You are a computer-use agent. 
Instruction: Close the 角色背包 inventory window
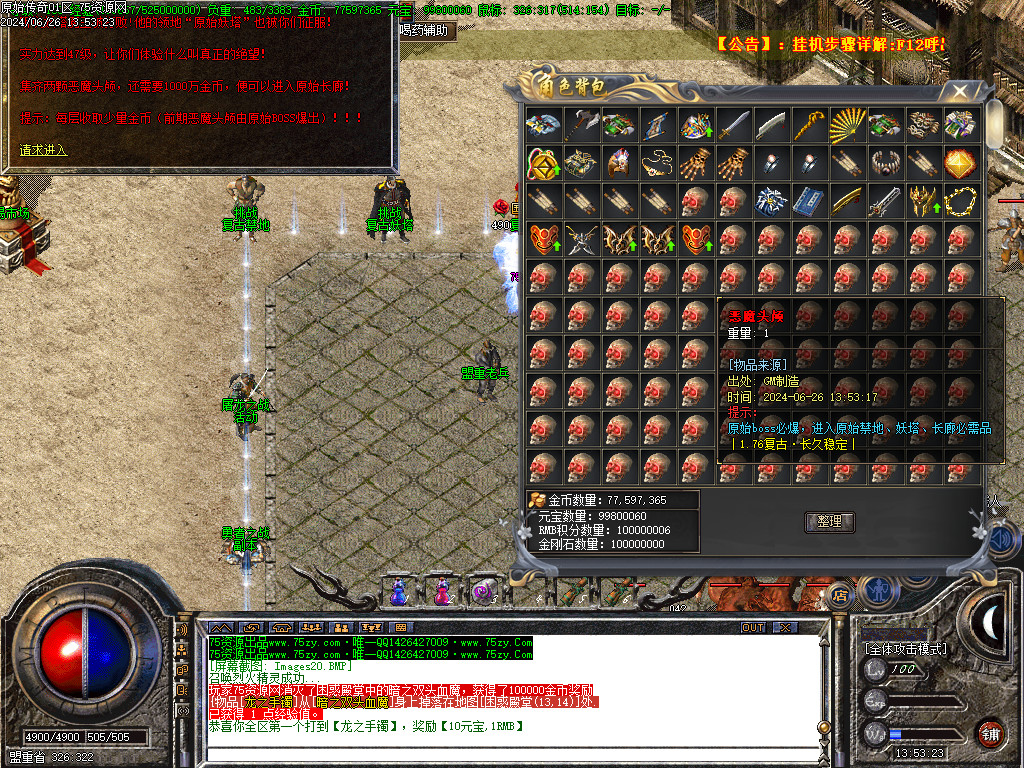pyautogui.click(x=960, y=91)
